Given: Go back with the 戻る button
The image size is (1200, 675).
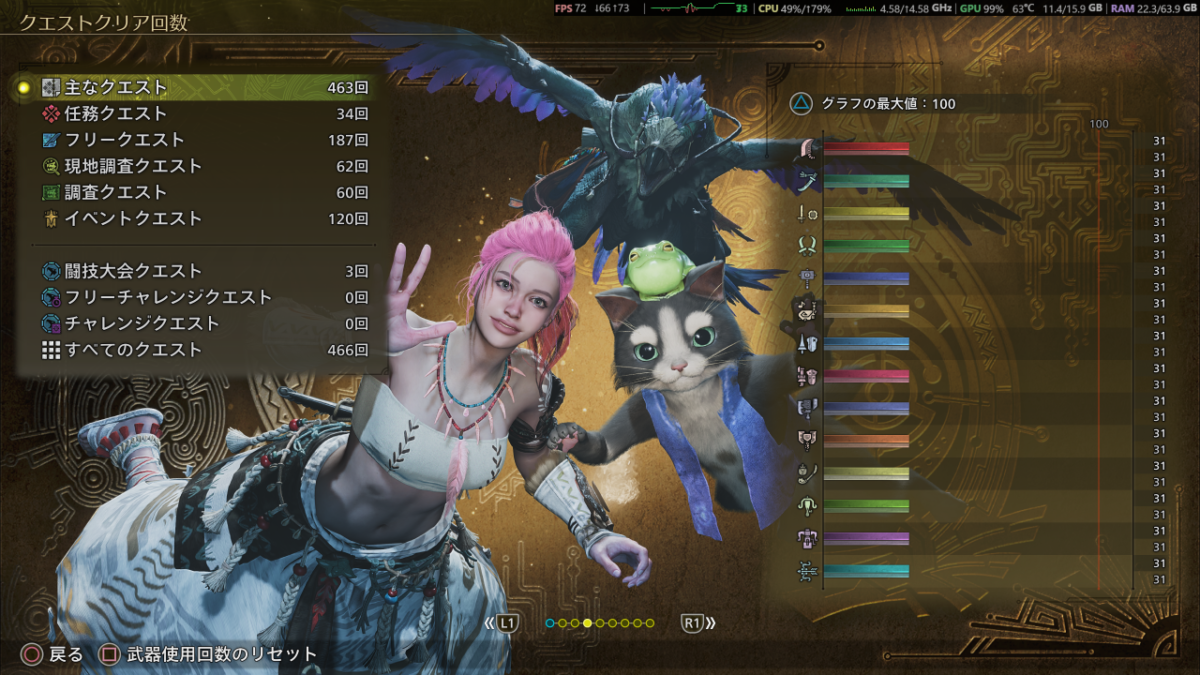Looking at the screenshot, I should (x=54, y=655).
